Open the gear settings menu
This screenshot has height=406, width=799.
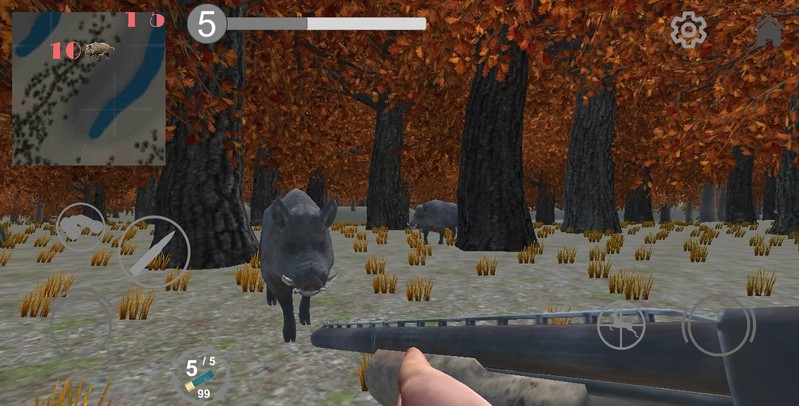point(688,30)
